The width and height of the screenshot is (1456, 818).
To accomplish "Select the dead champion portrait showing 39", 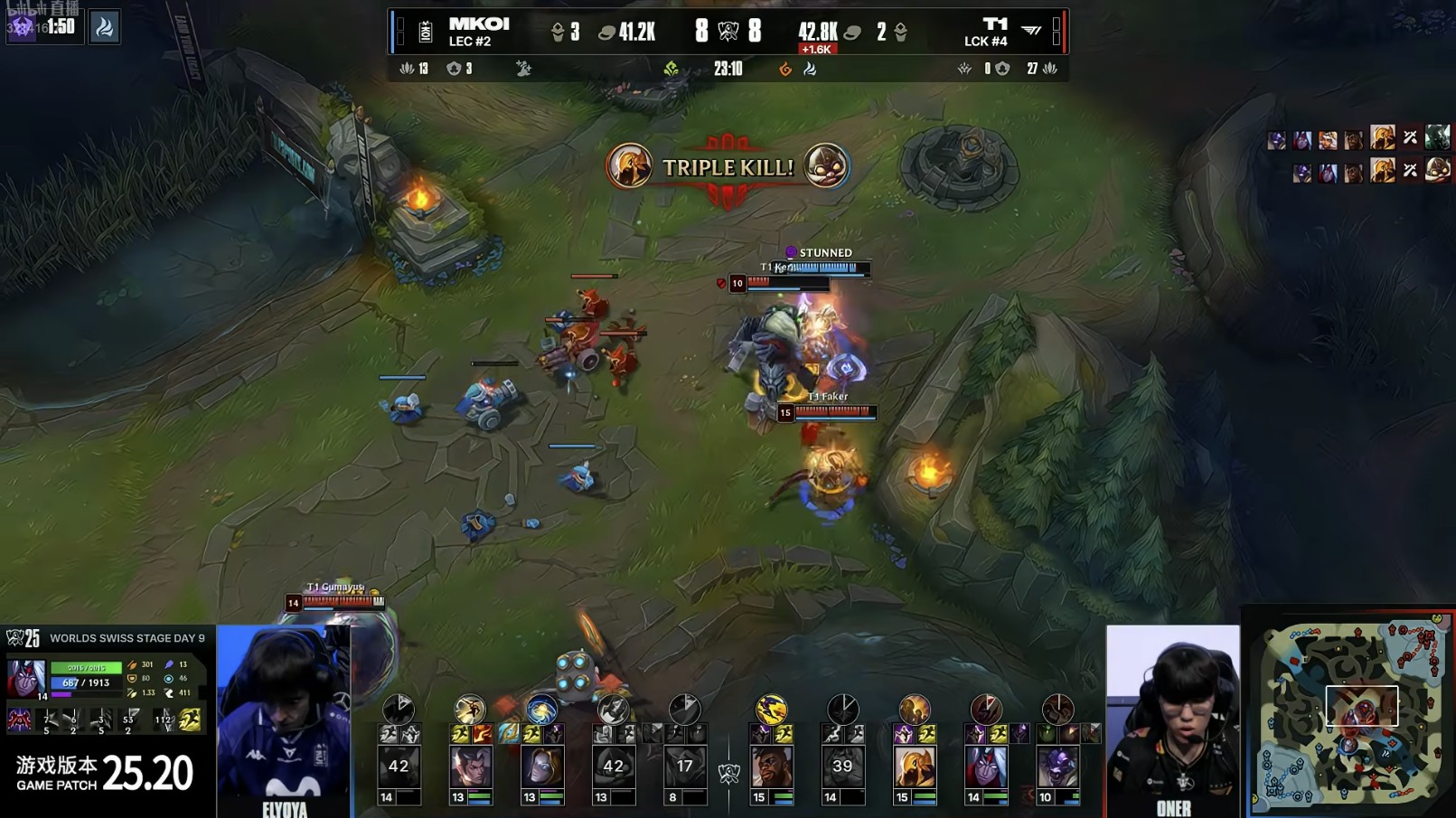I will tap(842, 767).
